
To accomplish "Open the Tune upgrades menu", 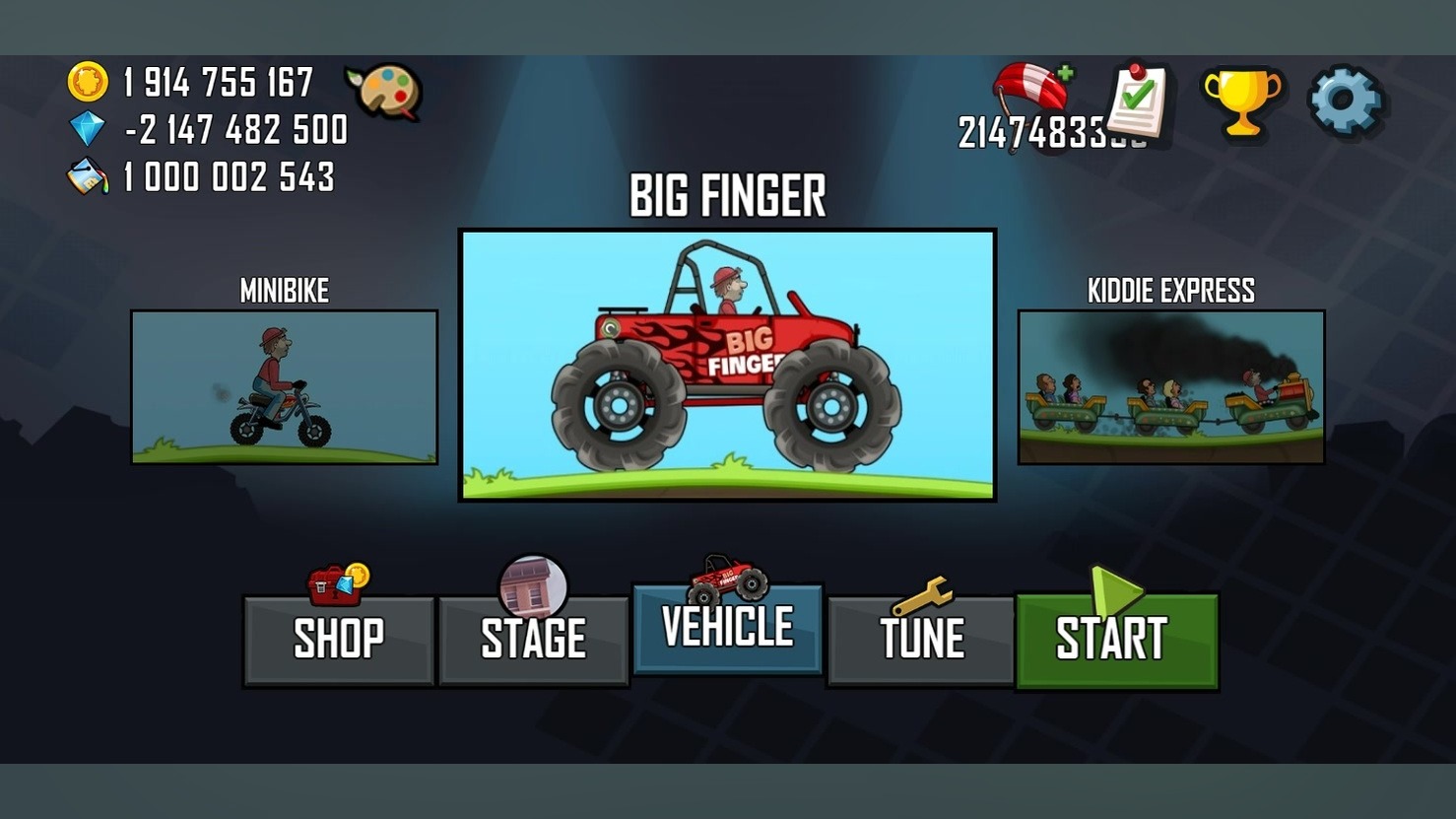I will [921, 640].
